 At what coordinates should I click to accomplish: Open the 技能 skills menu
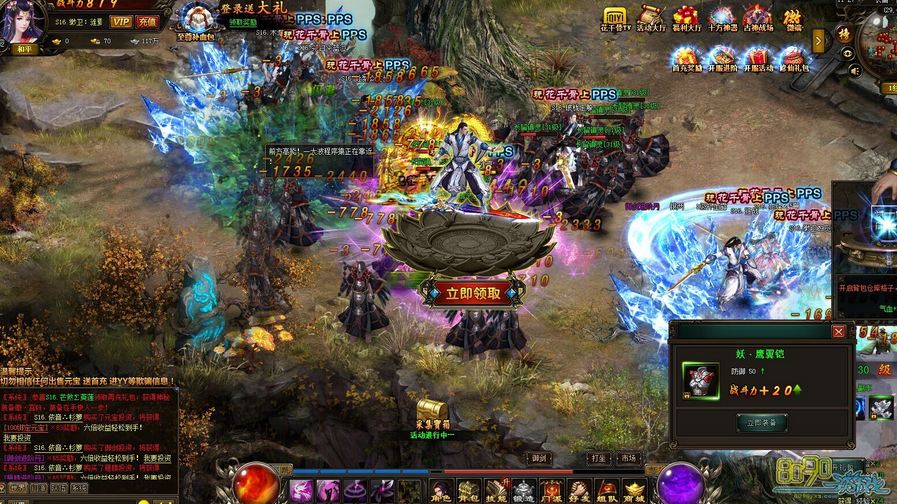coord(496,490)
